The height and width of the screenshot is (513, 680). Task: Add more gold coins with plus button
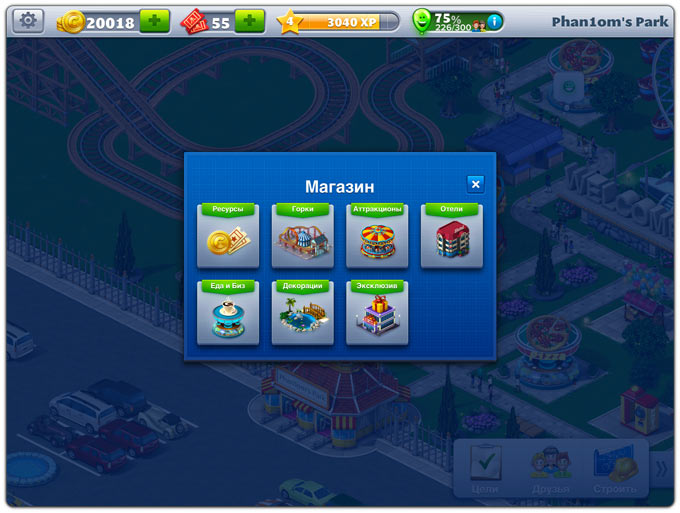pos(154,21)
